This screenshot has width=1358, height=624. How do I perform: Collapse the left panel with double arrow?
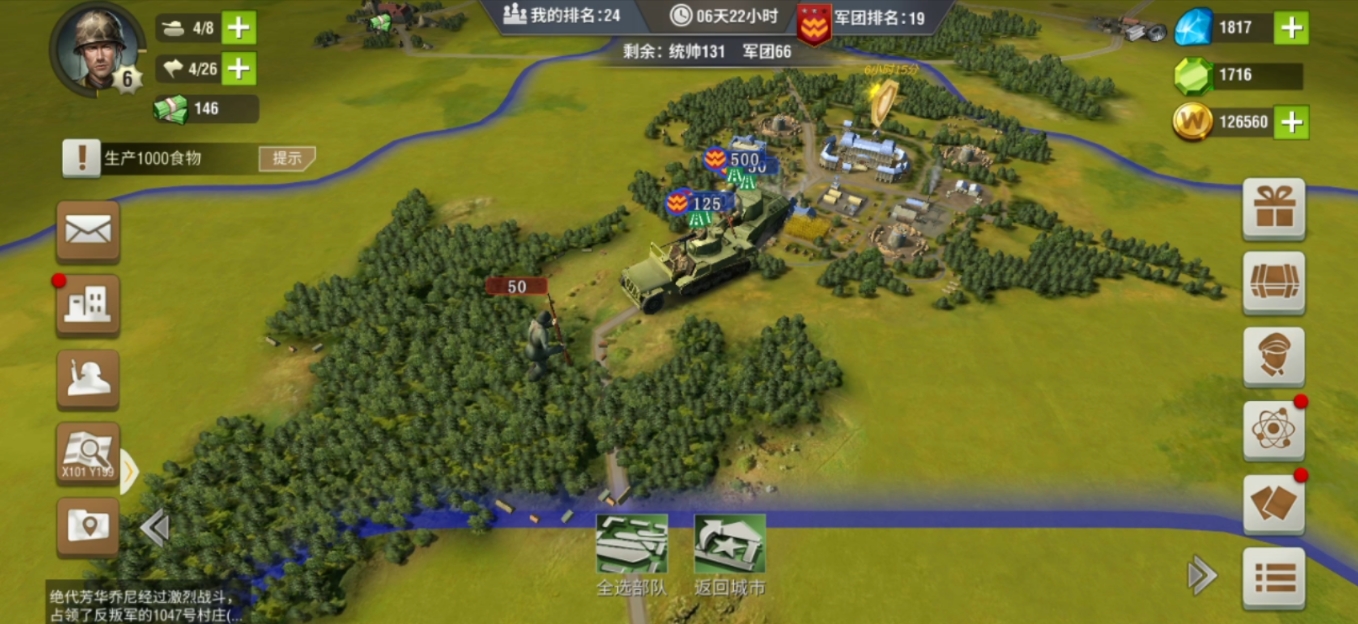[x=154, y=527]
